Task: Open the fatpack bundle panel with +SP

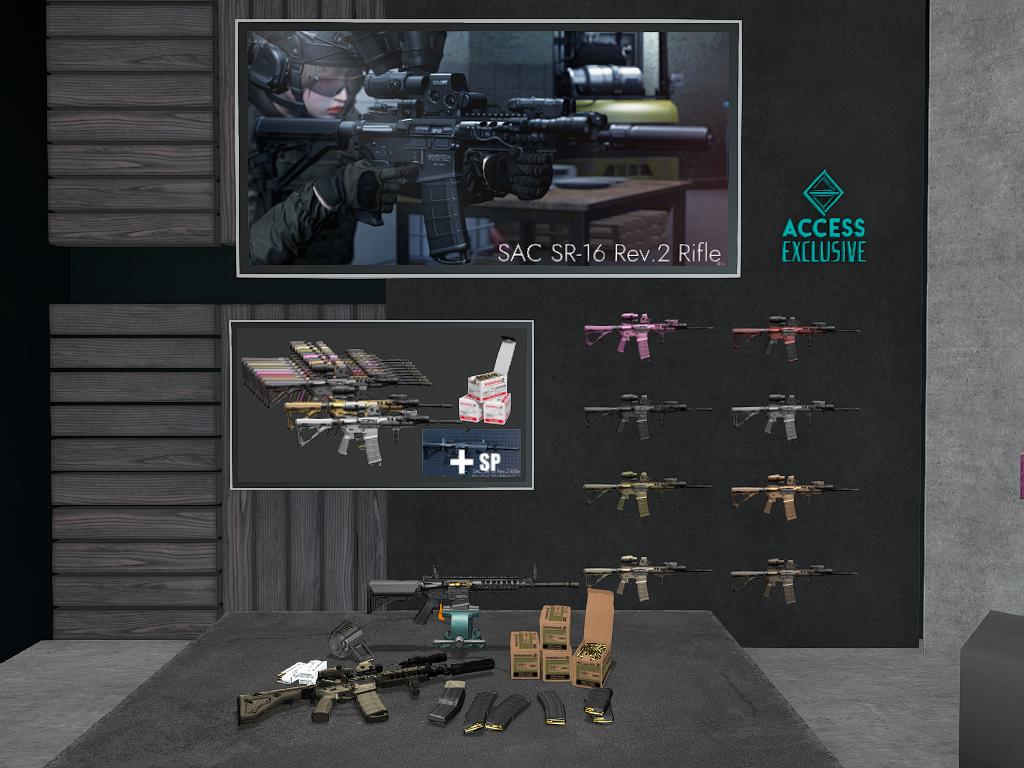Action: [381, 404]
